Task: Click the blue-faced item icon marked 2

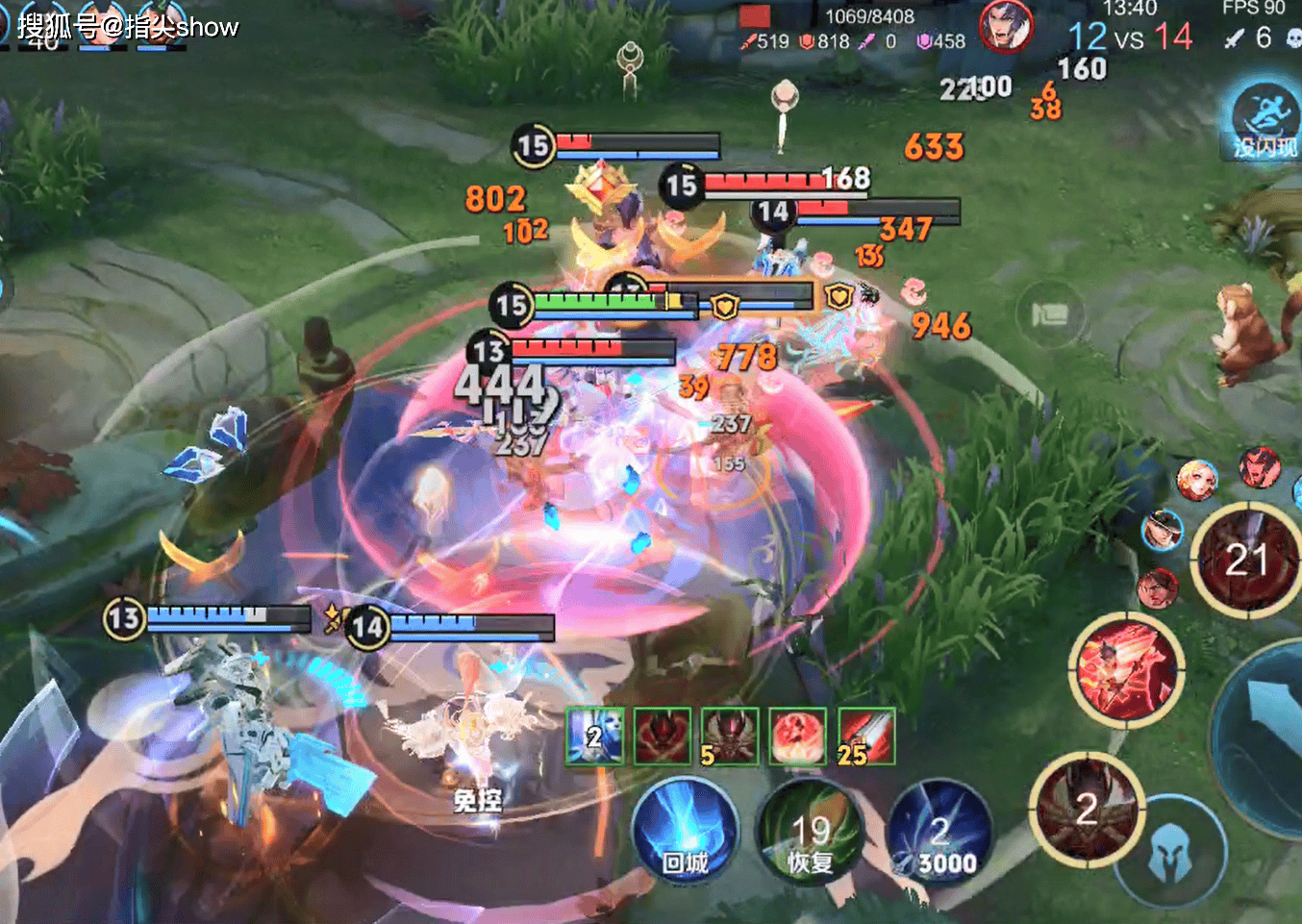Action: (595, 737)
